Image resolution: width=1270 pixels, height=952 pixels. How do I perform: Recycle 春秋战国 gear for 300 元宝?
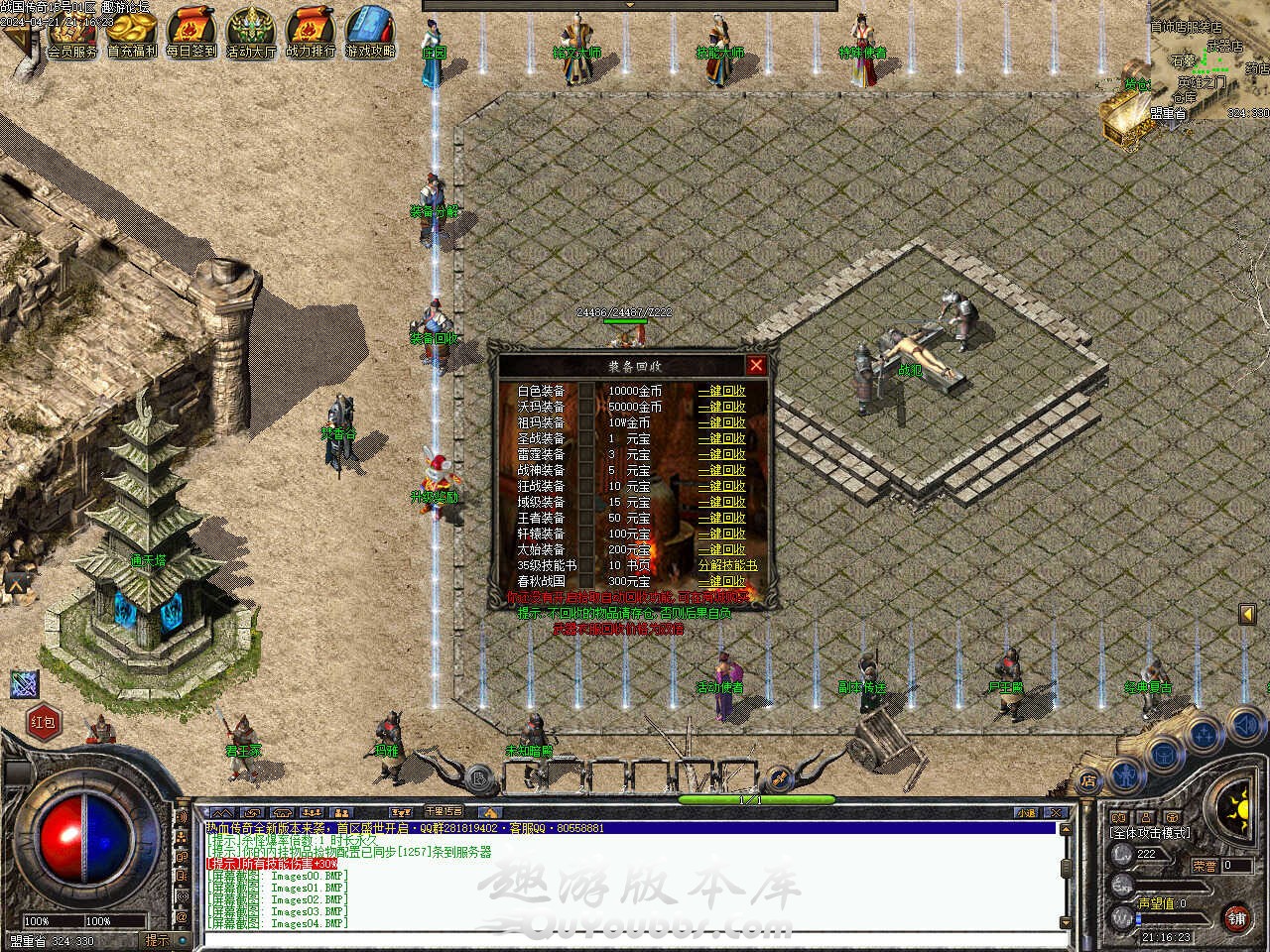[x=721, y=582]
